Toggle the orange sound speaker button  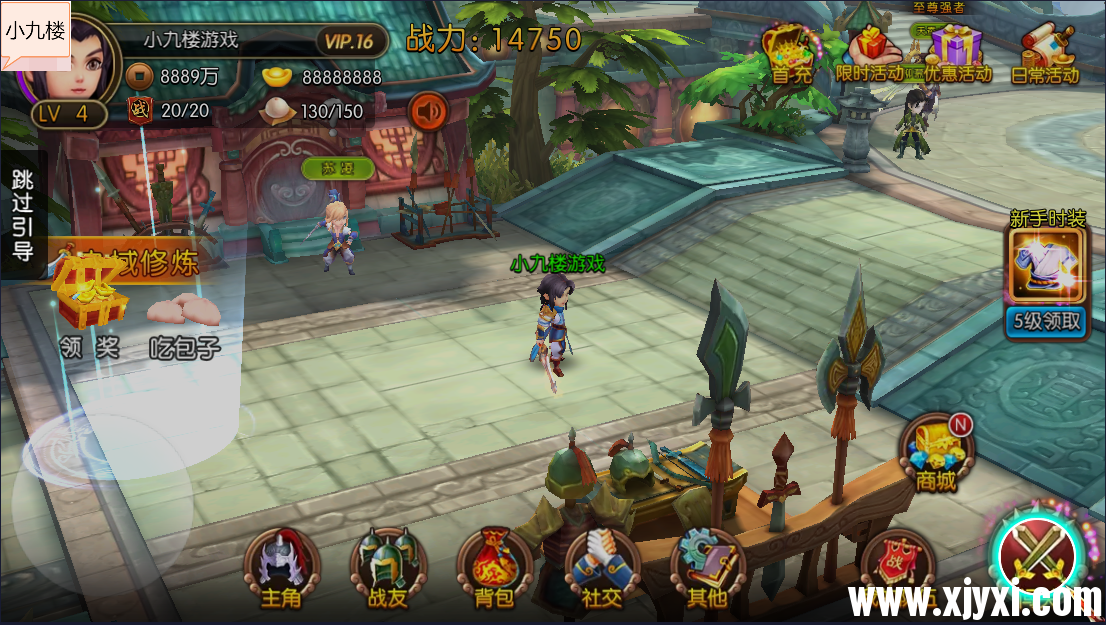[429, 111]
